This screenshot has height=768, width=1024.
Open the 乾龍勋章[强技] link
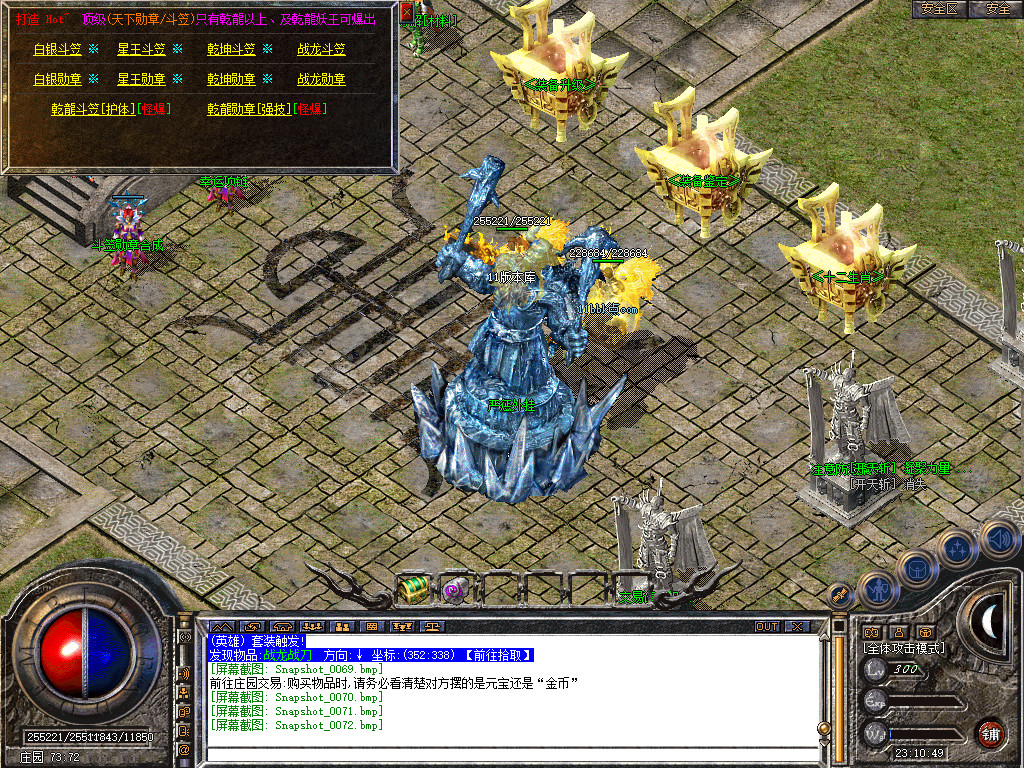[249, 109]
